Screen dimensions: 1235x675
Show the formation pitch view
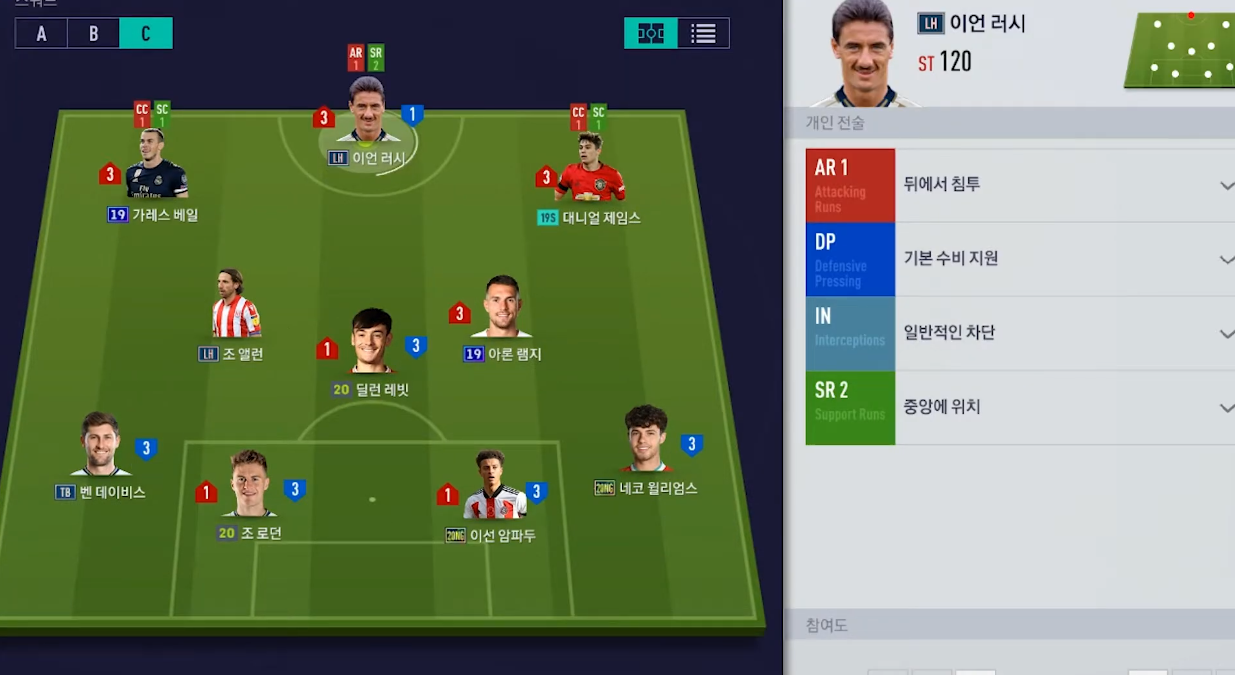point(651,33)
